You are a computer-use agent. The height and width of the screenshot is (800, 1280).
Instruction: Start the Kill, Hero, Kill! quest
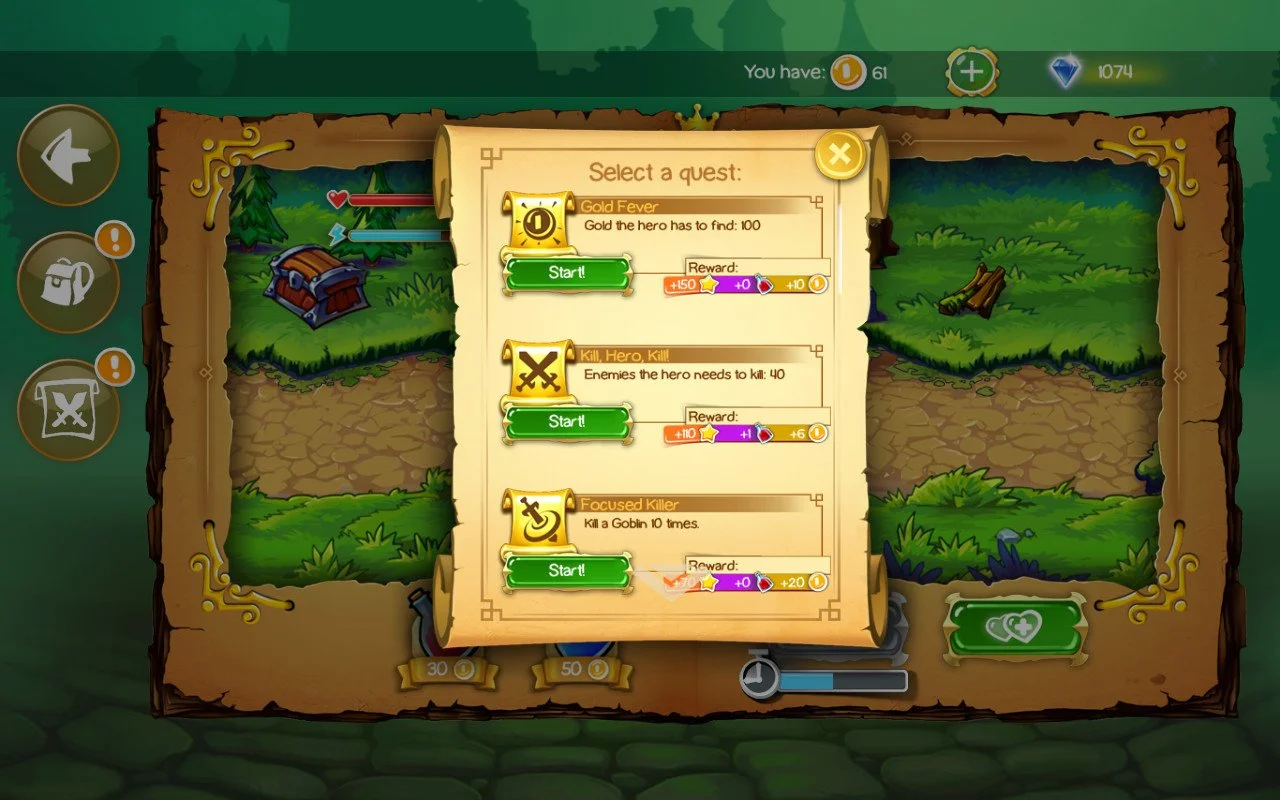tap(567, 421)
